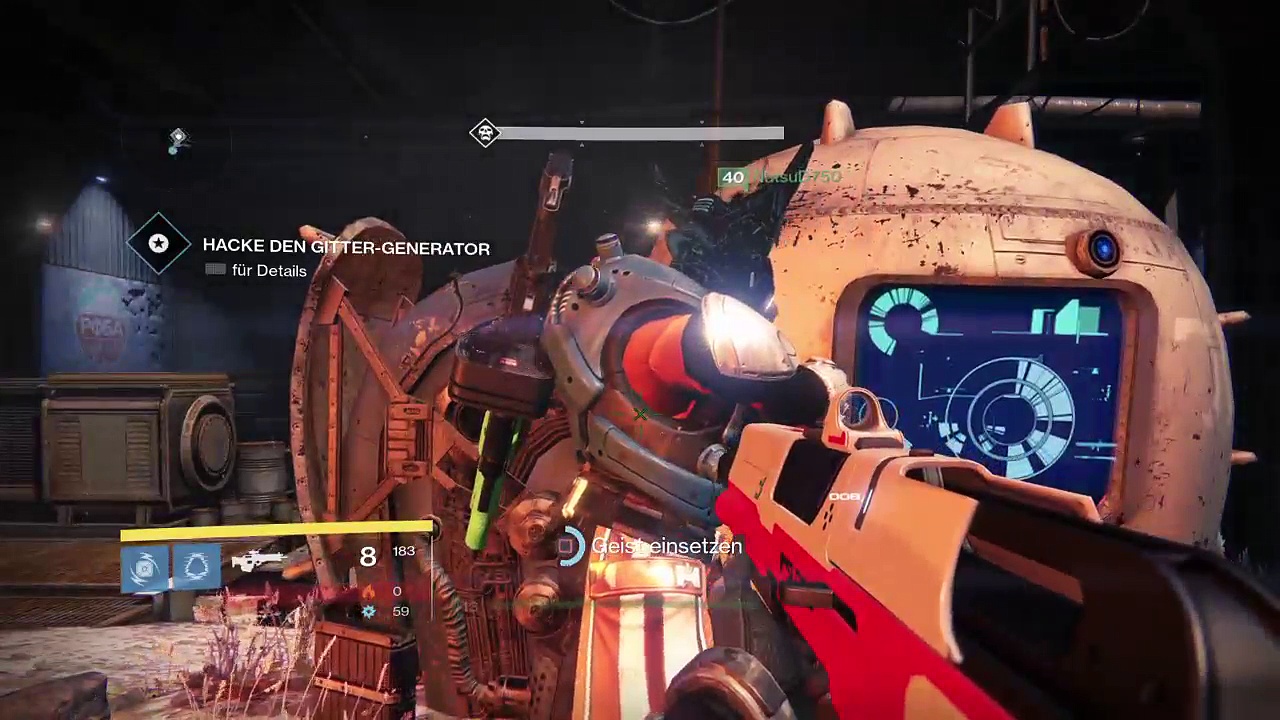Screen dimensions: 1280x720
Task: Select the blue cog ammo icon
Action: [369, 611]
